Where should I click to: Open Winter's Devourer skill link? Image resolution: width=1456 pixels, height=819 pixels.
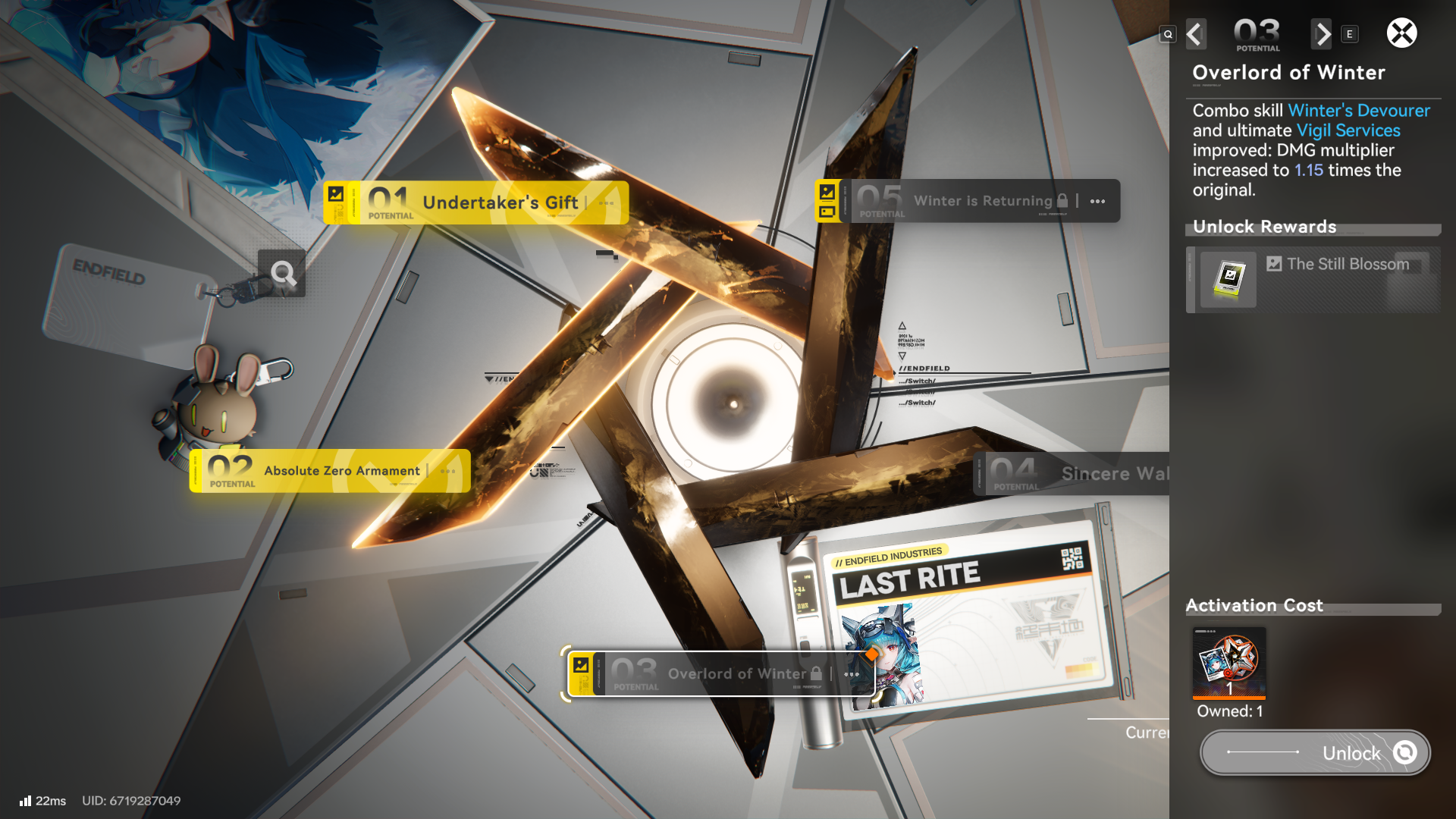click(1359, 111)
